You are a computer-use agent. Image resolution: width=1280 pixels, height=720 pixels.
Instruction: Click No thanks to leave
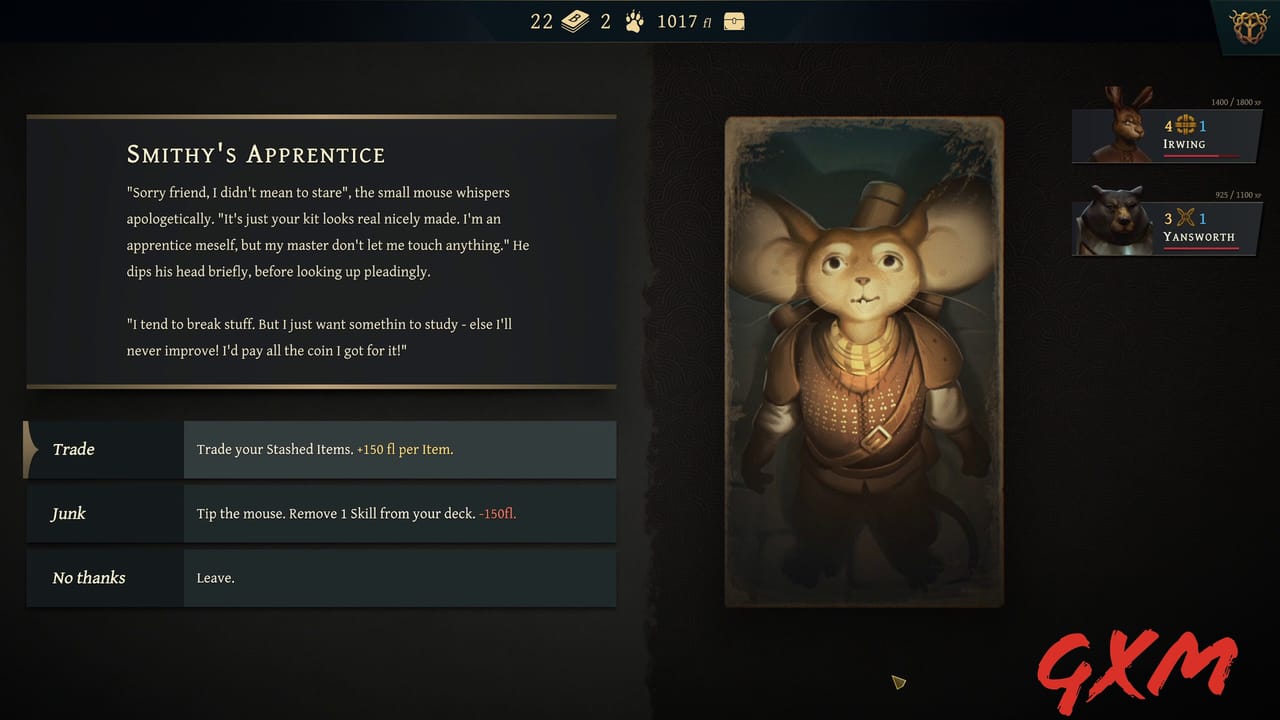click(88, 577)
